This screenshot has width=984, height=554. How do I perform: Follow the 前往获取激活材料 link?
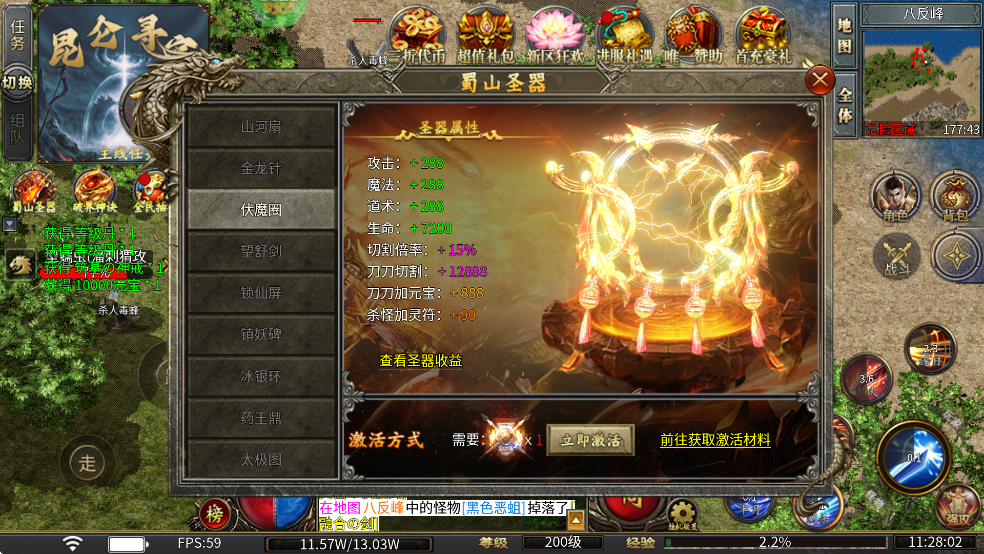click(715, 439)
